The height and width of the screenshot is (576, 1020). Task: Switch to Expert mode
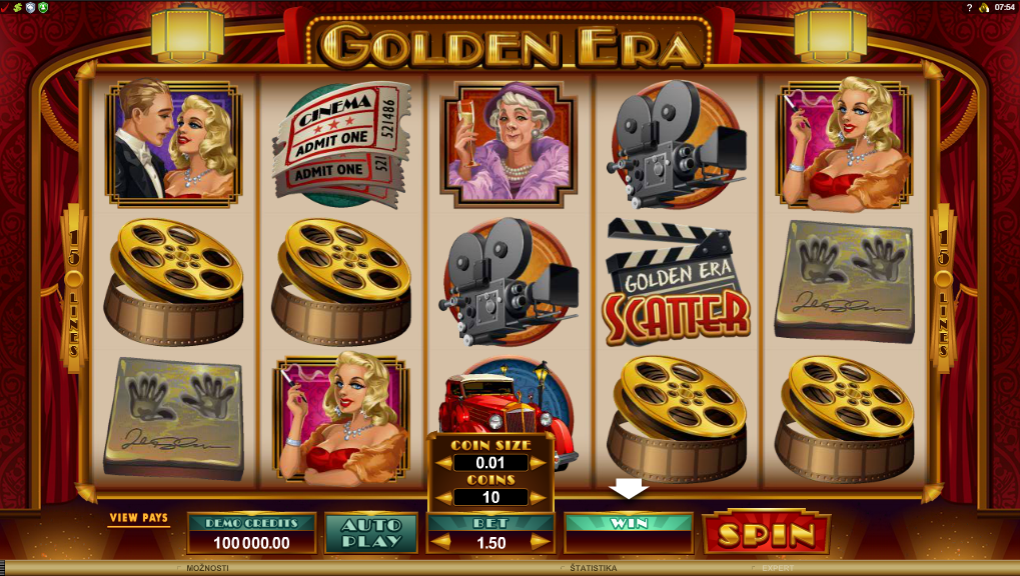pos(778,568)
